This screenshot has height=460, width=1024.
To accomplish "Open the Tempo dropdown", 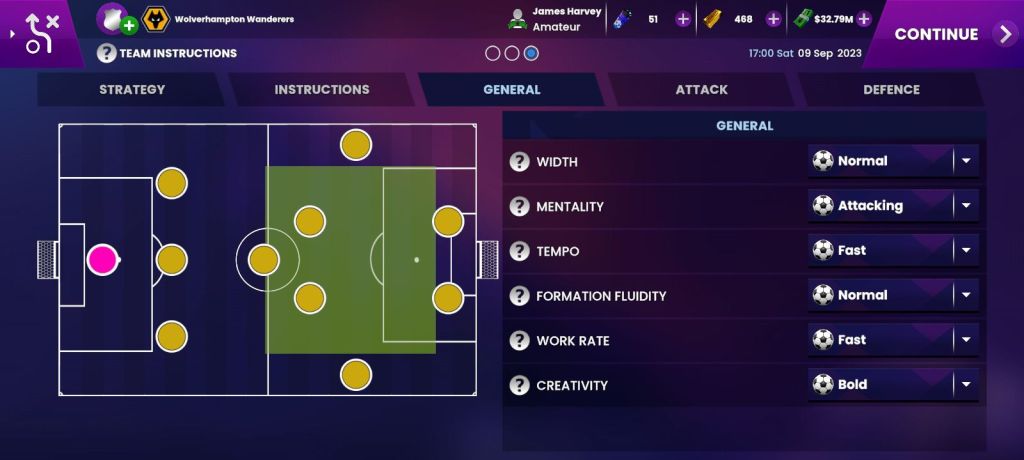I will [893, 251].
